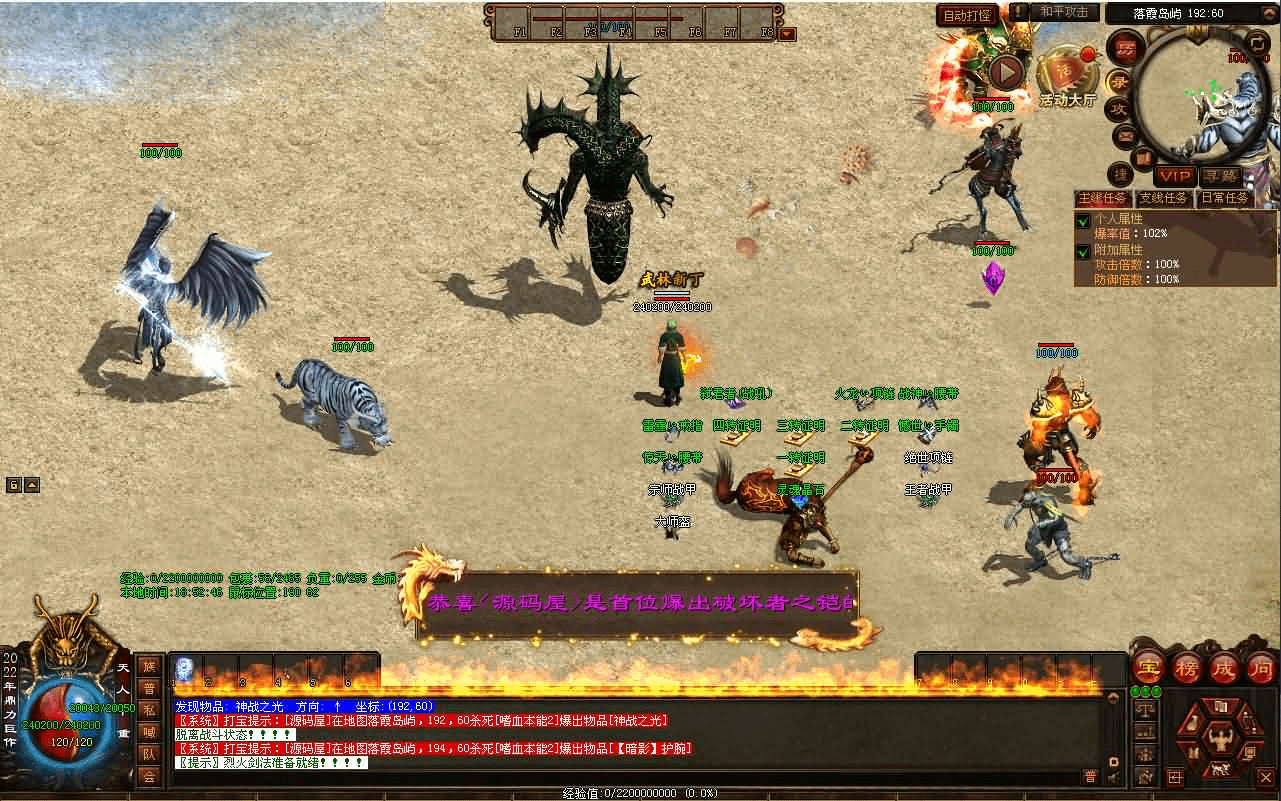Toggle the 个人属性 checkbox
The image size is (1281, 801).
(1083, 220)
